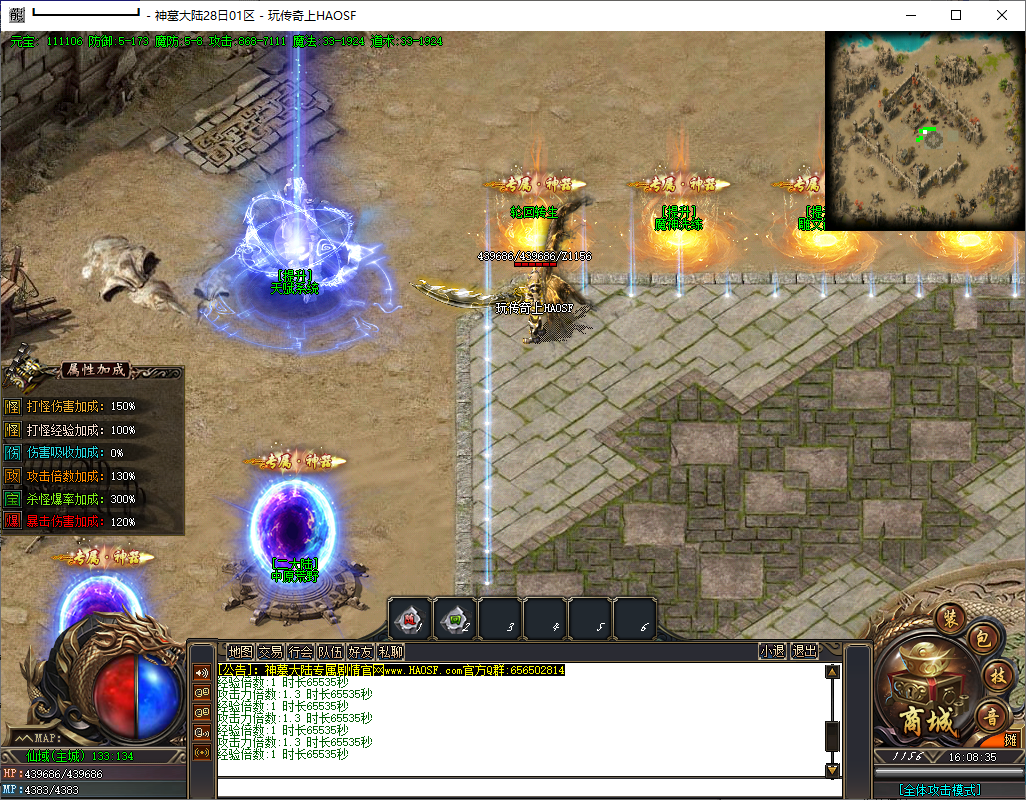Open the 好友 friends list
This screenshot has height=800, width=1026.
pyautogui.click(x=360, y=651)
